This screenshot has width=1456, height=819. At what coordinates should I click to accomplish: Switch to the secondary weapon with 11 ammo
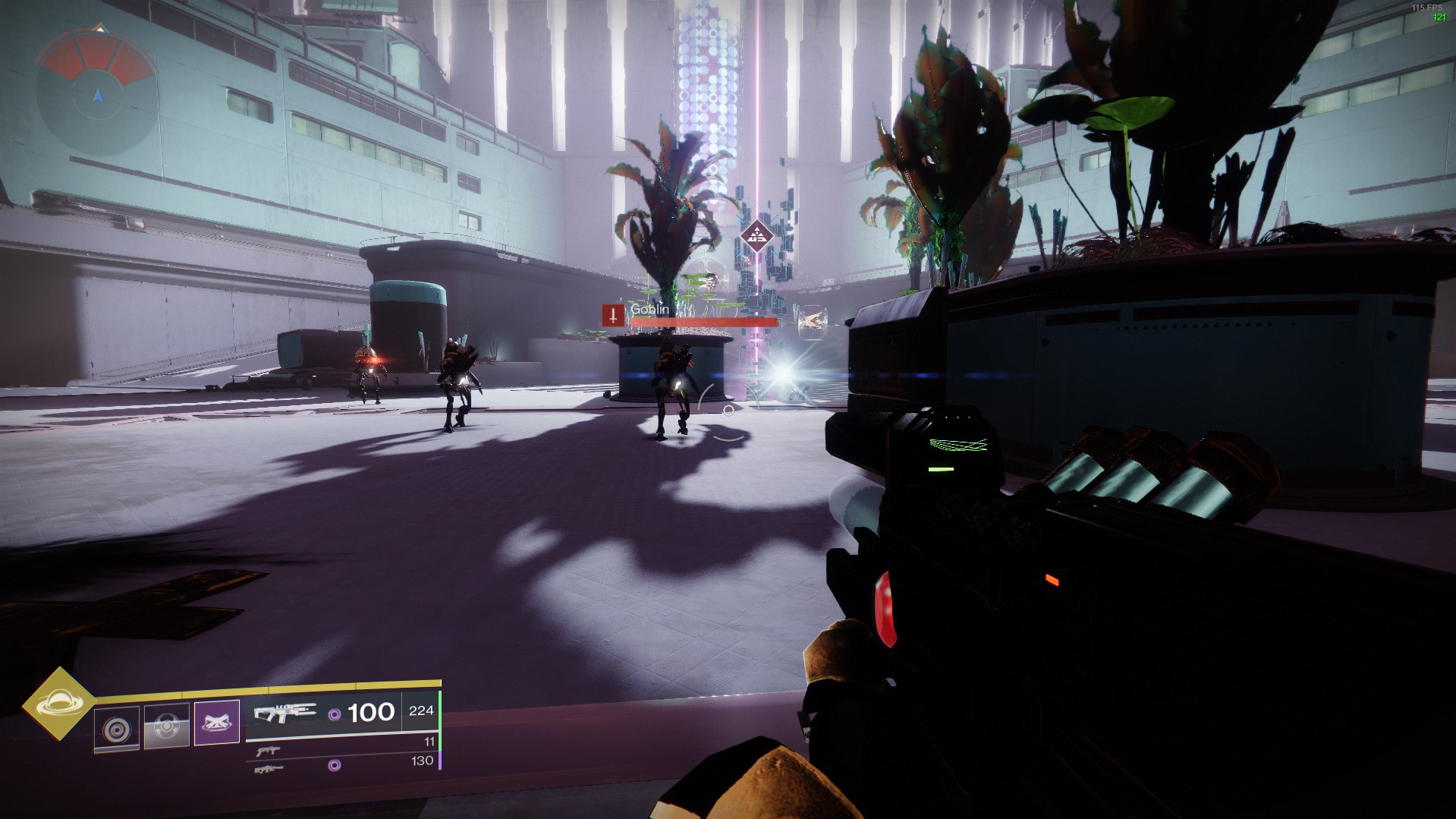pyautogui.click(x=268, y=751)
